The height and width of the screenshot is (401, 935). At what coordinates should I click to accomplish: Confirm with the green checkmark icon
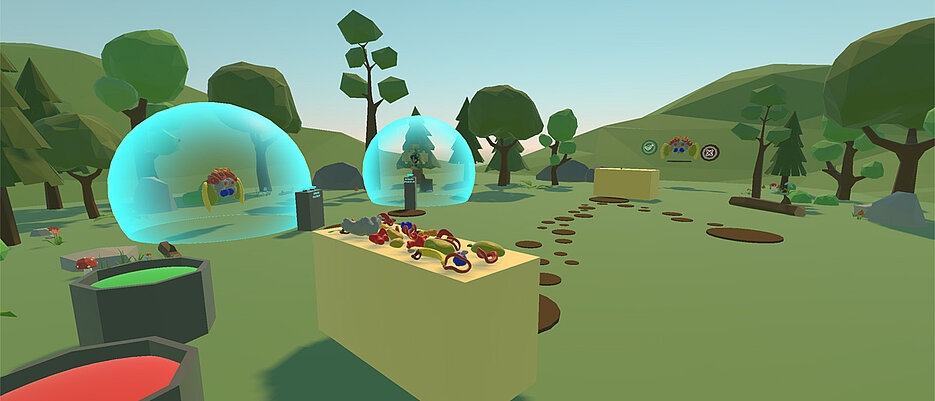649,148
